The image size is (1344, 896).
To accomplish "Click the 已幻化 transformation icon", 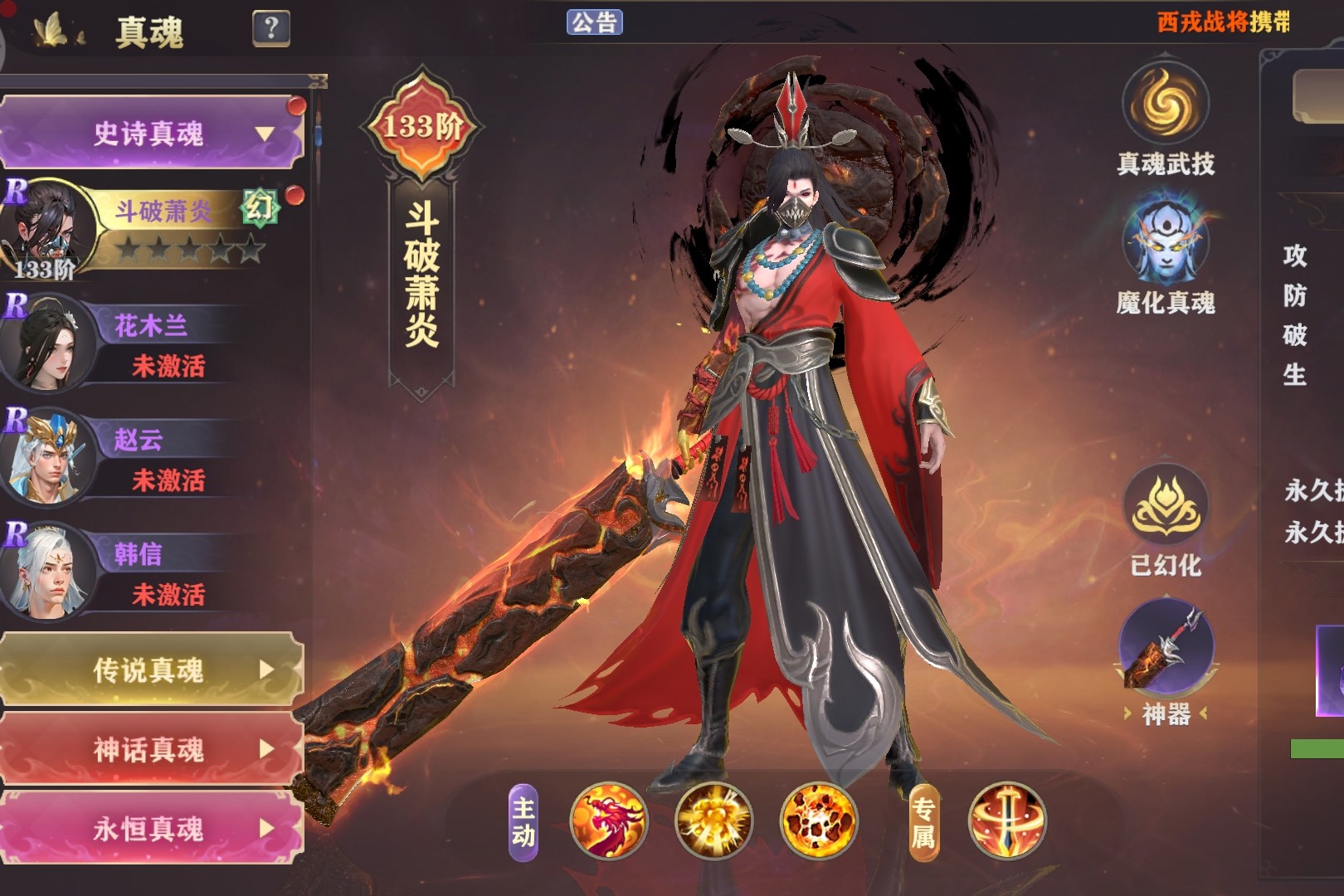I will coord(1165,506).
